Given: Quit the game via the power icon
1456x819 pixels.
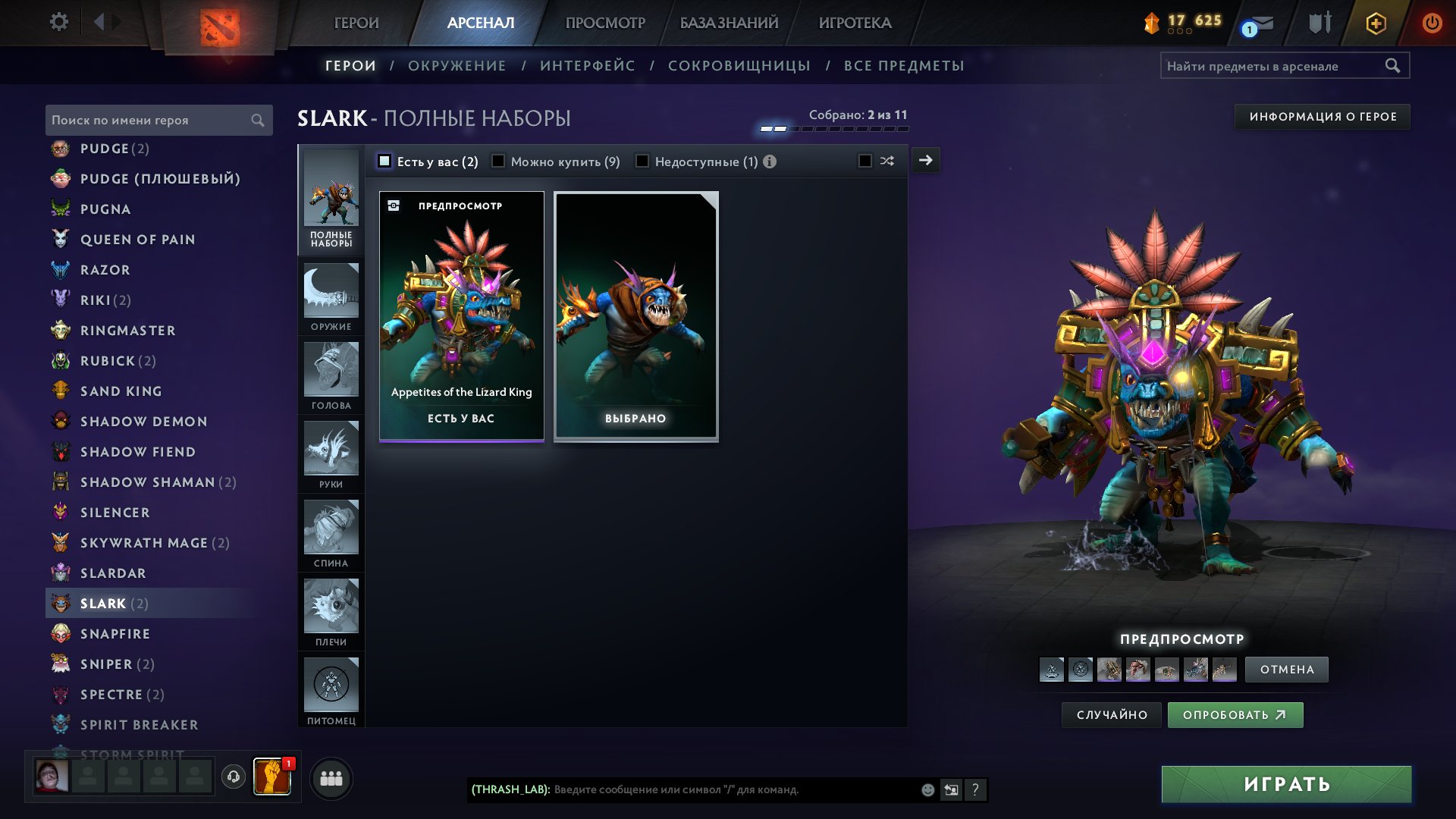Looking at the screenshot, I should (x=1432, y=23).
